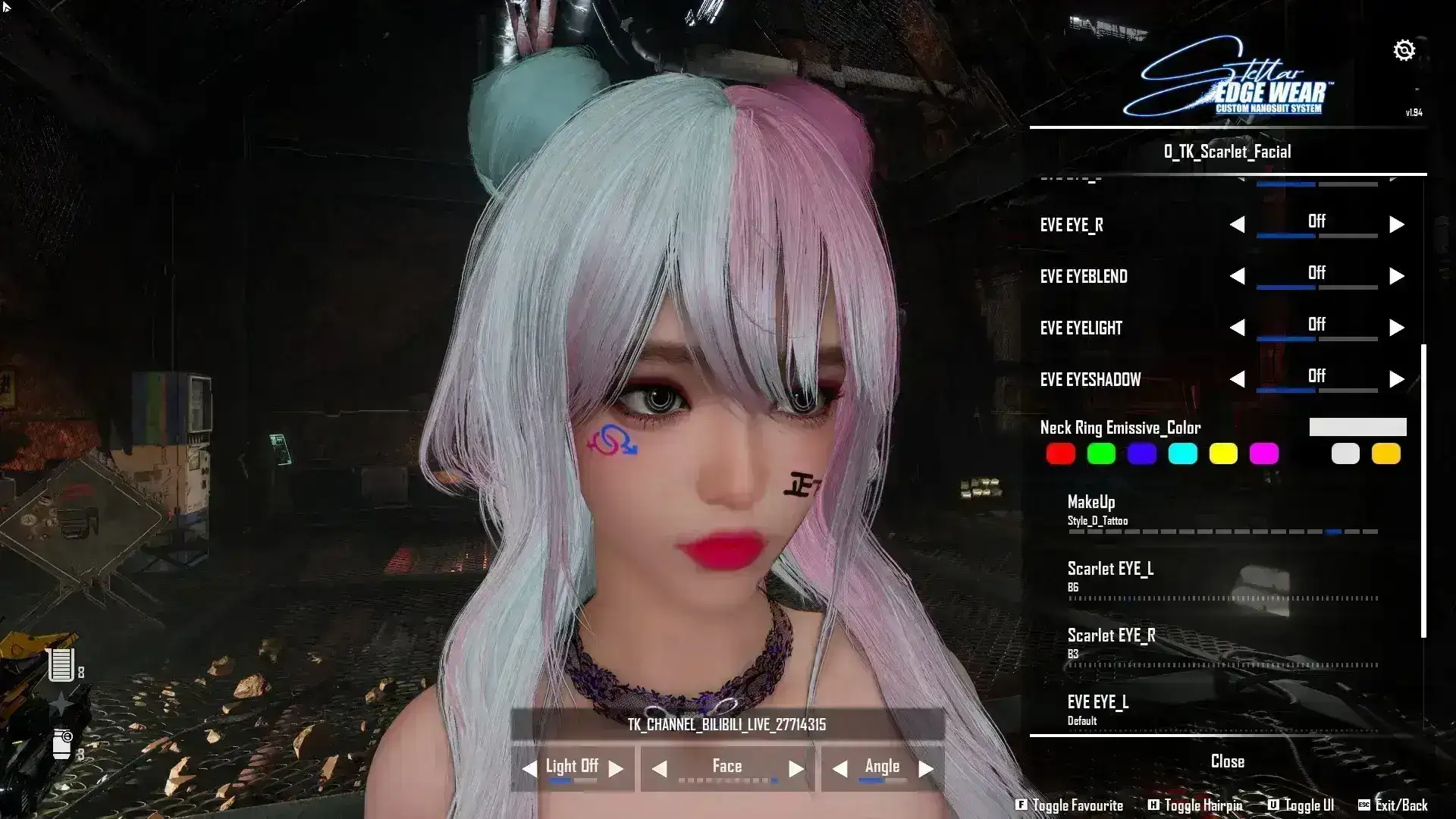Pick the red neck ring color swatch
Image resolution: width=1456 pixels, height=819 pixels.
[x=1060, y=454]
